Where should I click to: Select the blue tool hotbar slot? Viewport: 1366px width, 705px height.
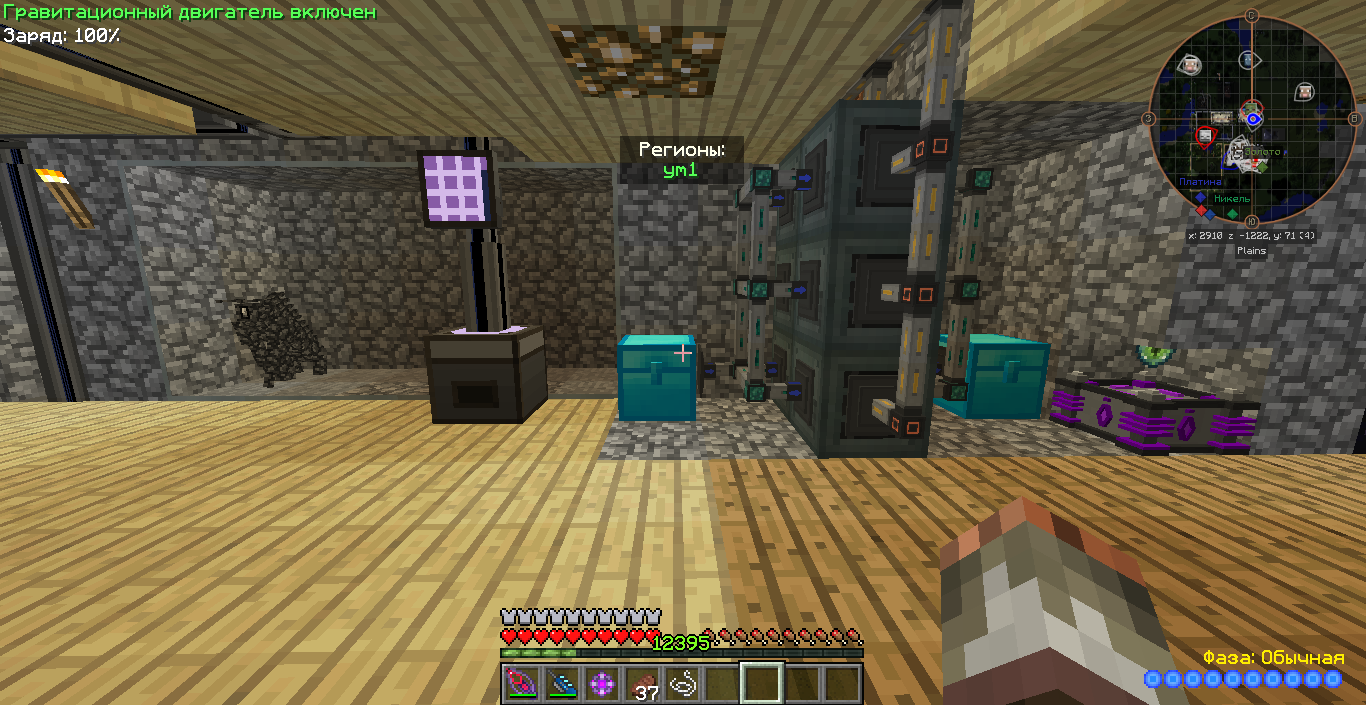click(562, 684)
